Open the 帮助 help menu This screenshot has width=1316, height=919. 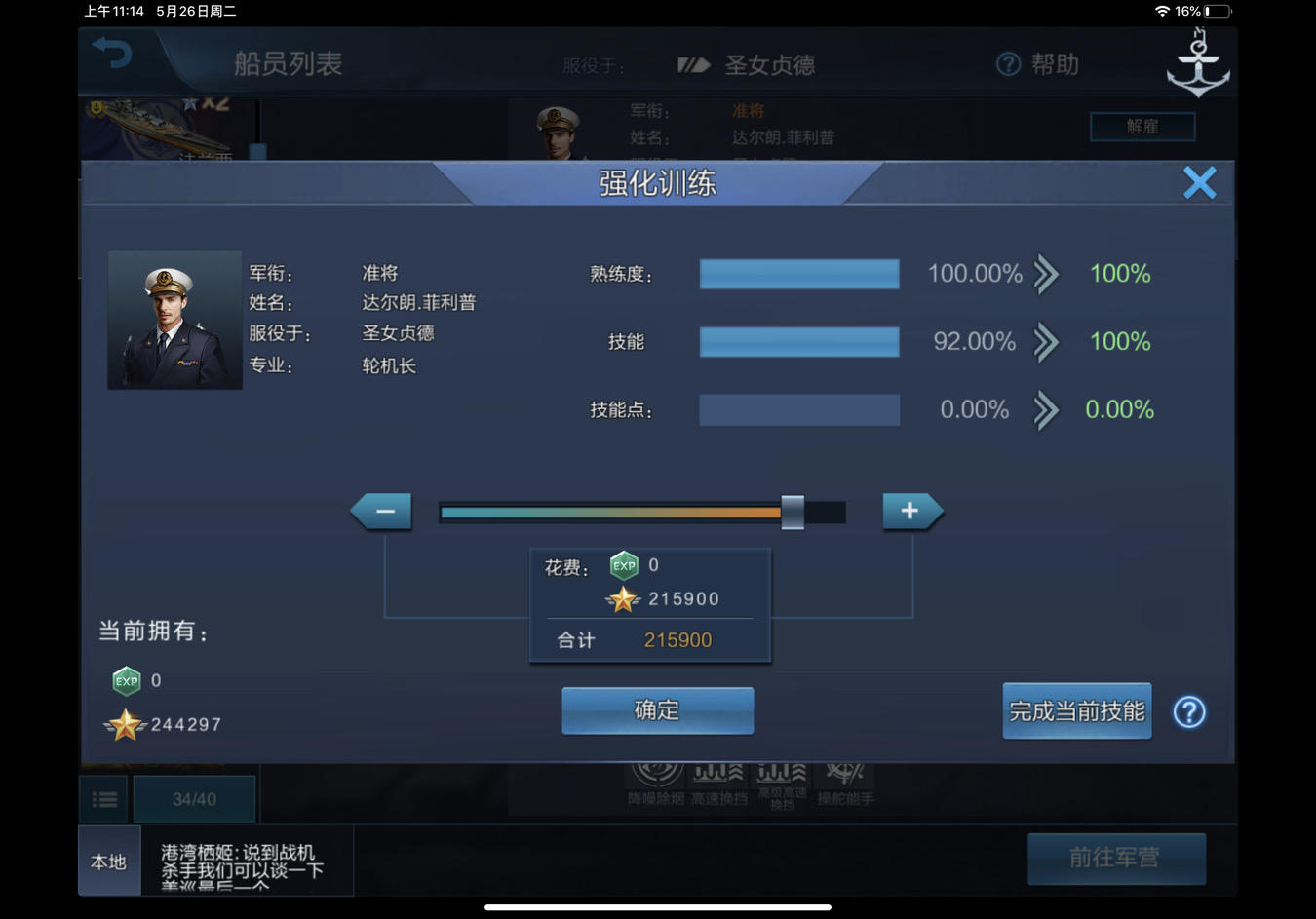tap(1036, 63)
